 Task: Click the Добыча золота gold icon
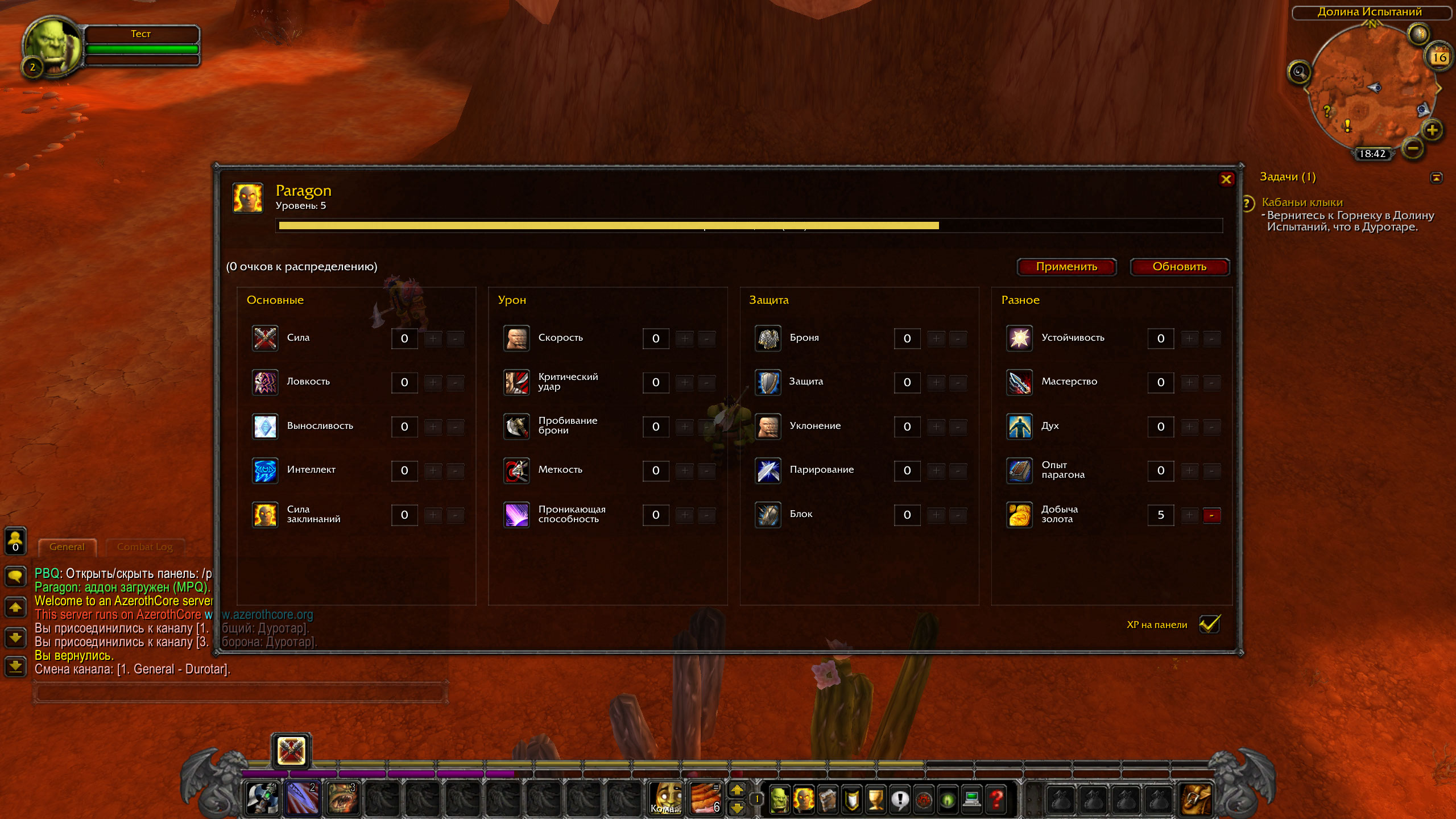coord(1019,515)
